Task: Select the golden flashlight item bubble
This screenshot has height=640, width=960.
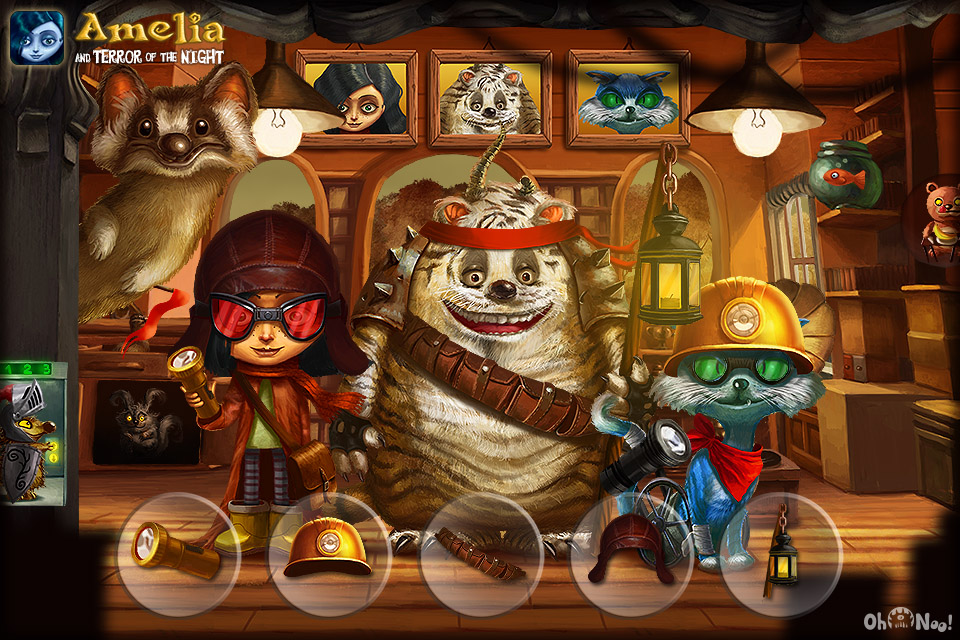Action: coord(178,554)
